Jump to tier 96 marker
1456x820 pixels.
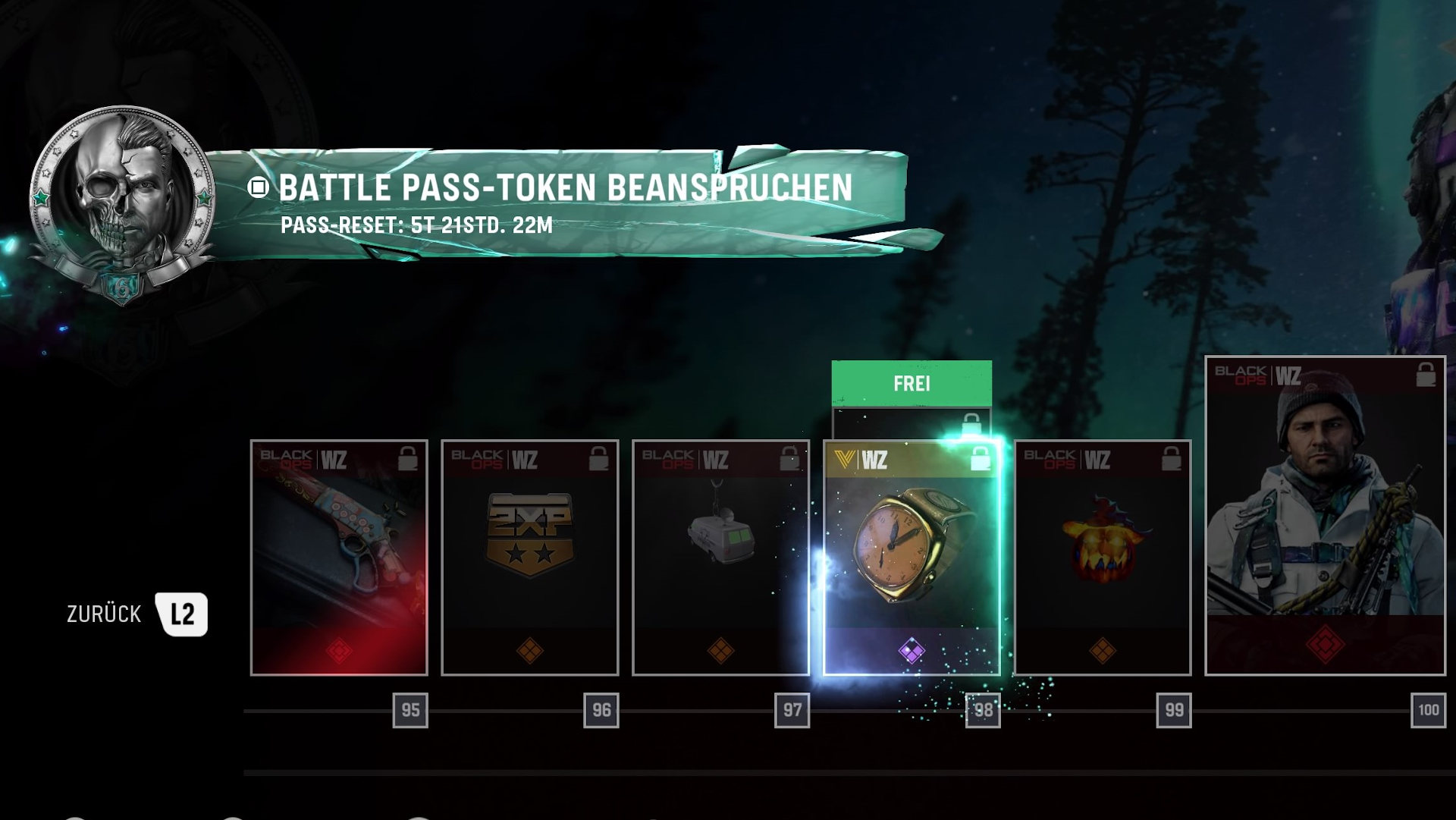pos(601,711)
